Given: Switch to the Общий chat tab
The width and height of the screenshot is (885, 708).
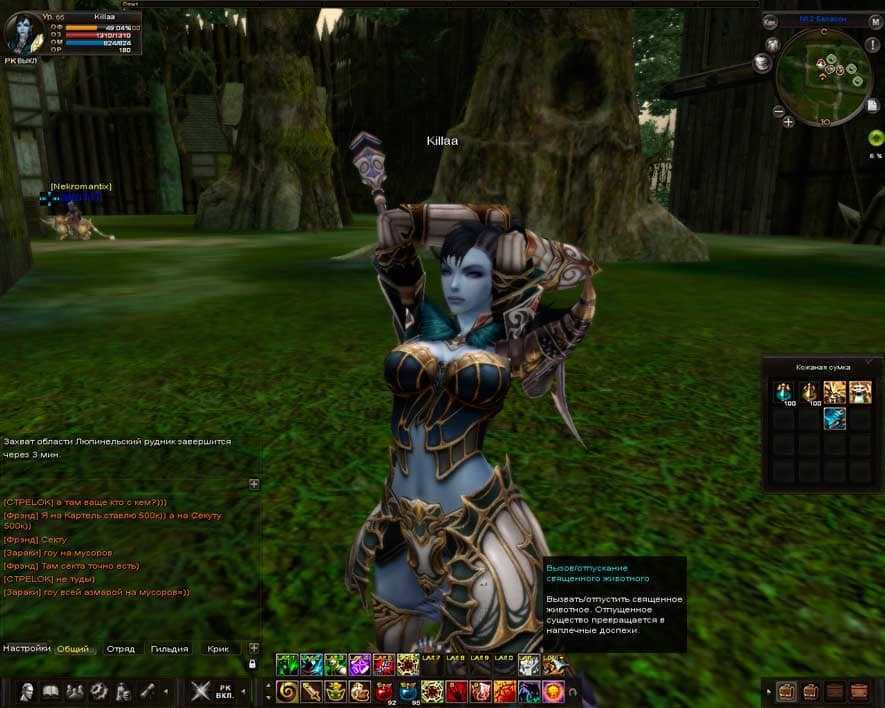Looking at the screenshot, I should point(73,649).
